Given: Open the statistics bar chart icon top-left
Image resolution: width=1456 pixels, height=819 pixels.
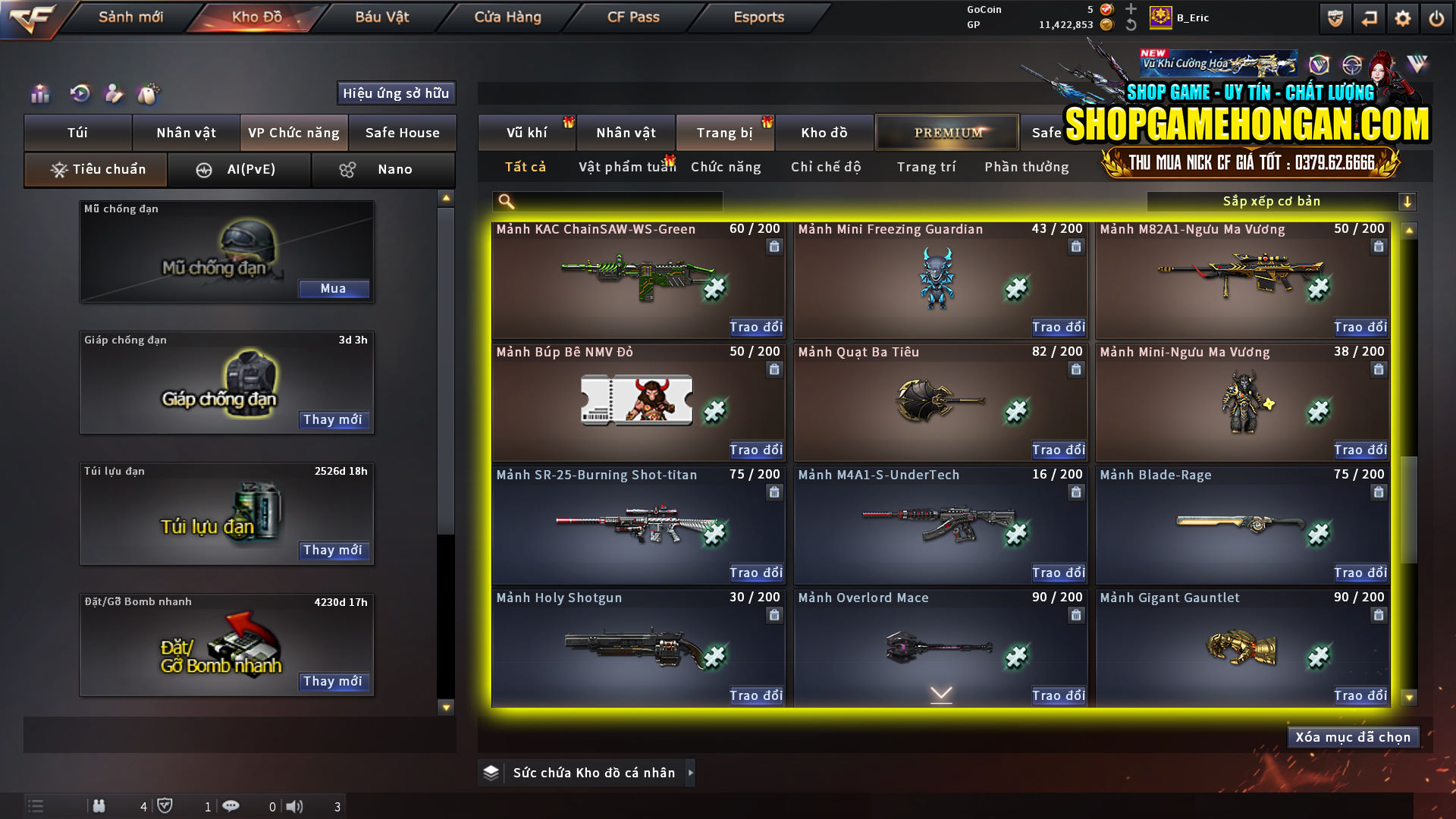Looking at the screenshot, I should 39,93.
